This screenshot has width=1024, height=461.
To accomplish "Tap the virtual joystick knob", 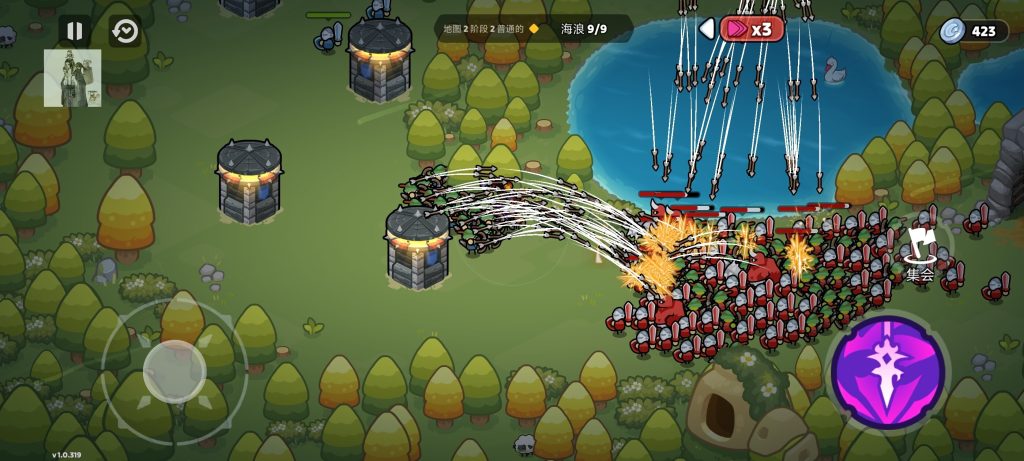I will (x=174, y=371).
